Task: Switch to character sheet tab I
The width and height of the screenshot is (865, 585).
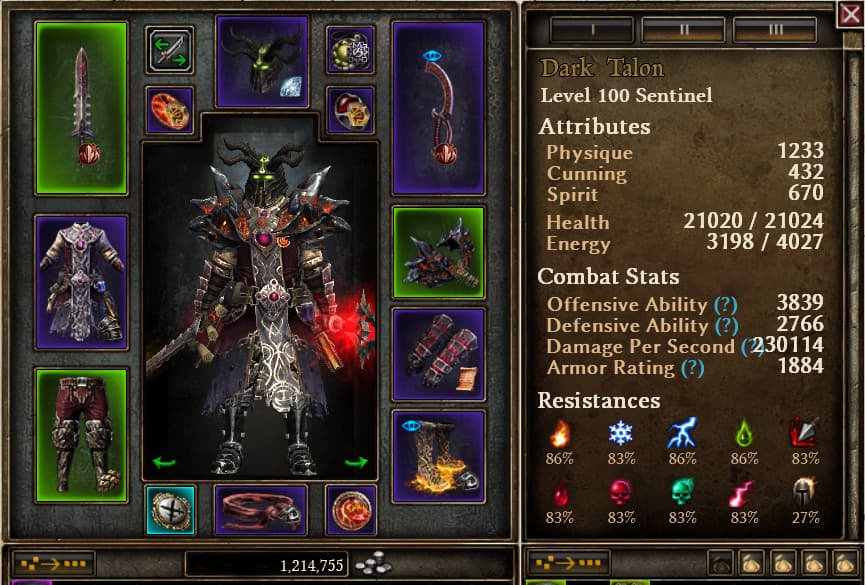Action: pos(592,29)
